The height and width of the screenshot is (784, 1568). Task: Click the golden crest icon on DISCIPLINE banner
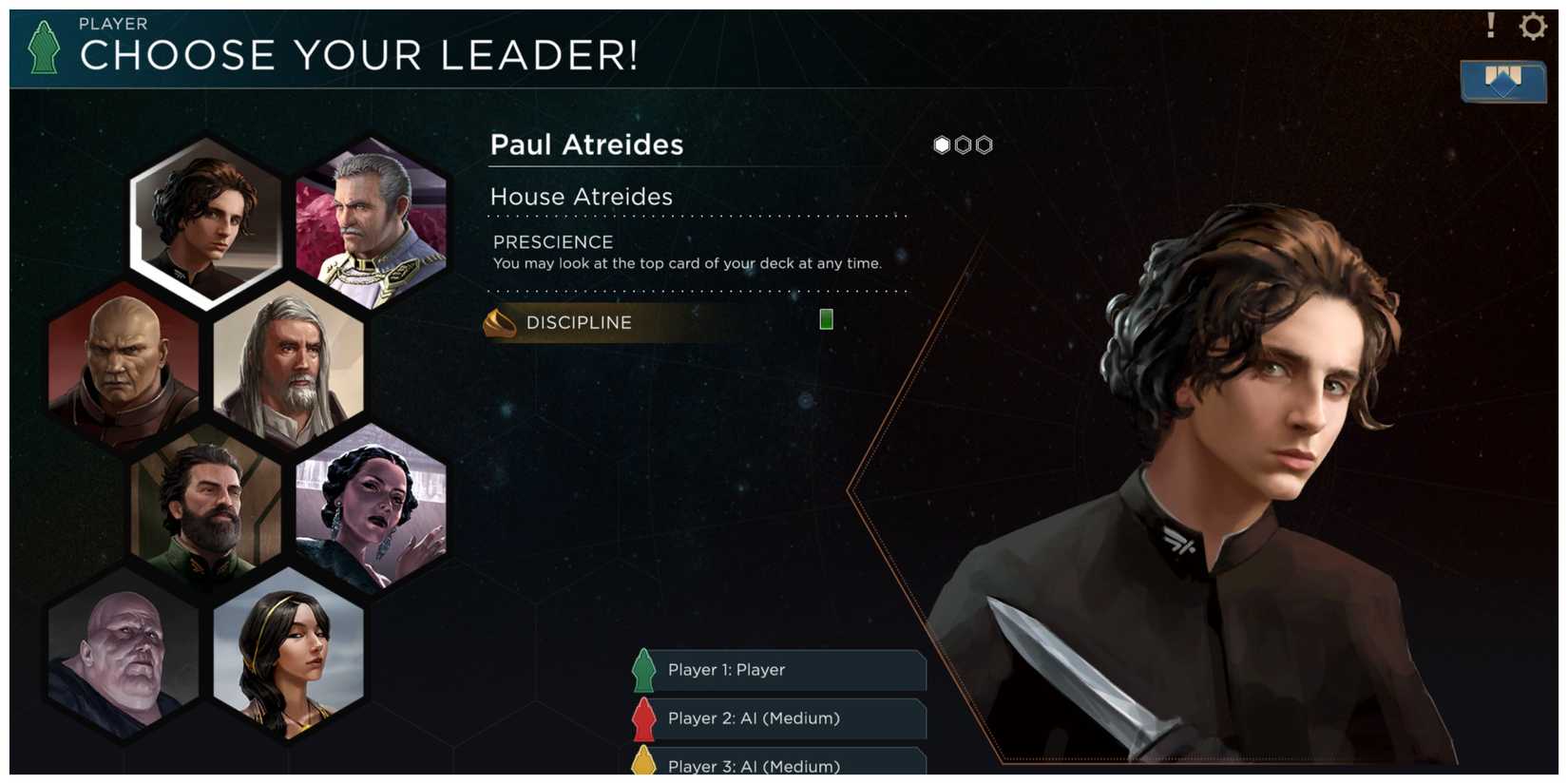(501, 322)
